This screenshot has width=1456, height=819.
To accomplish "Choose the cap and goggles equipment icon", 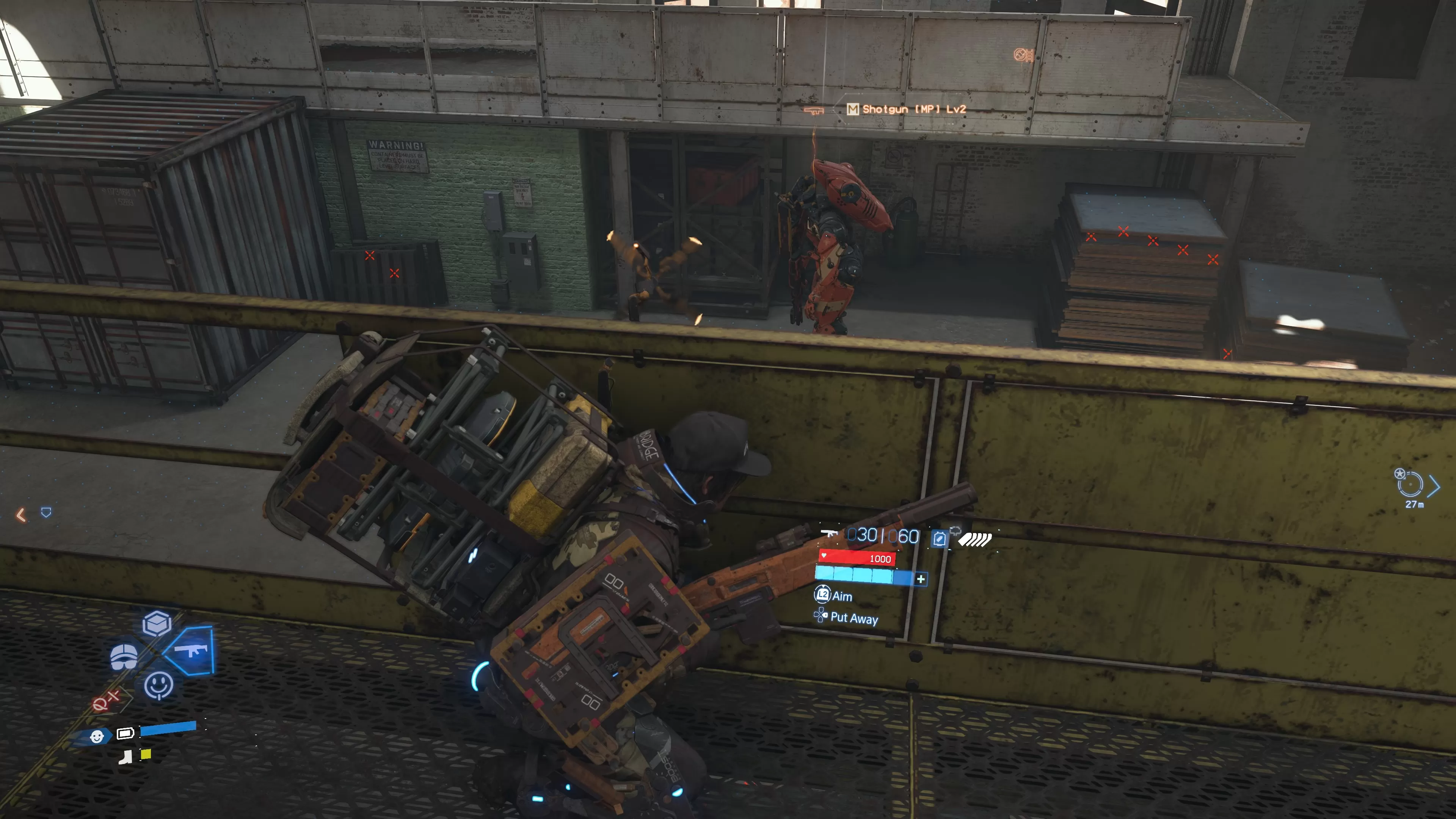I will (124, 656).
